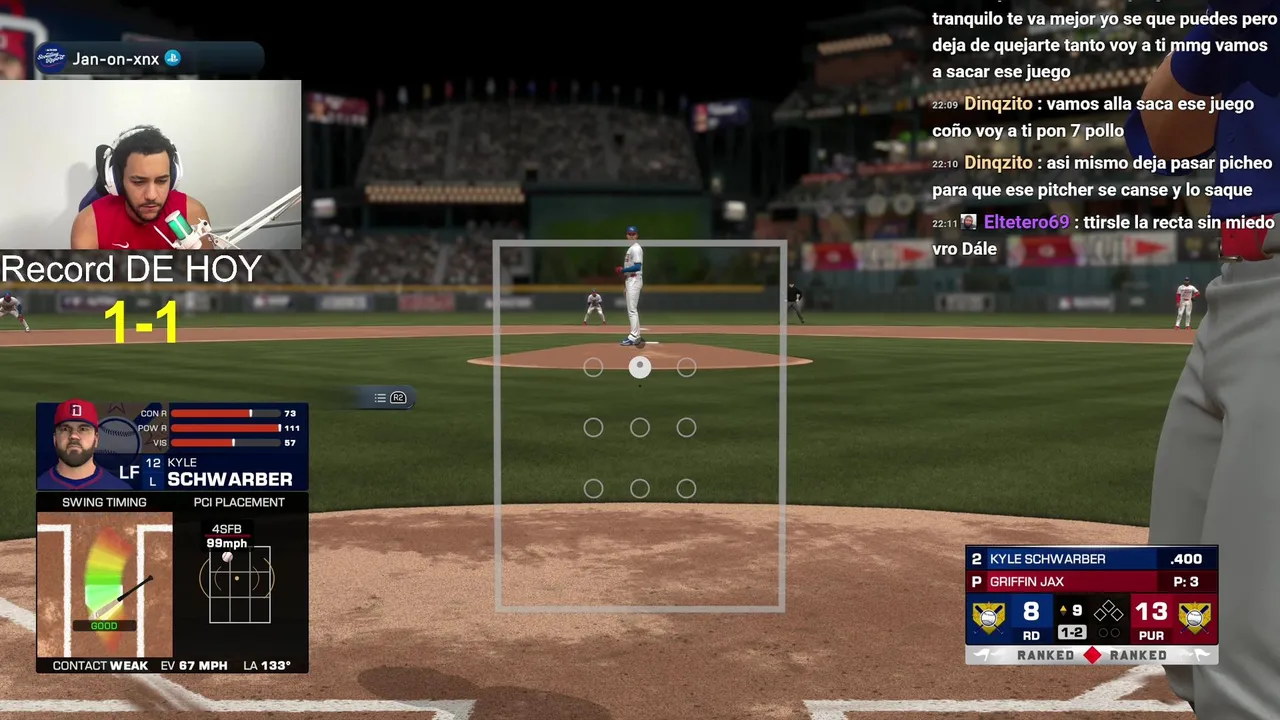Click the PUR team logo on the scoreboard
1280x720 pixels.
click(x=1194, y=616)
